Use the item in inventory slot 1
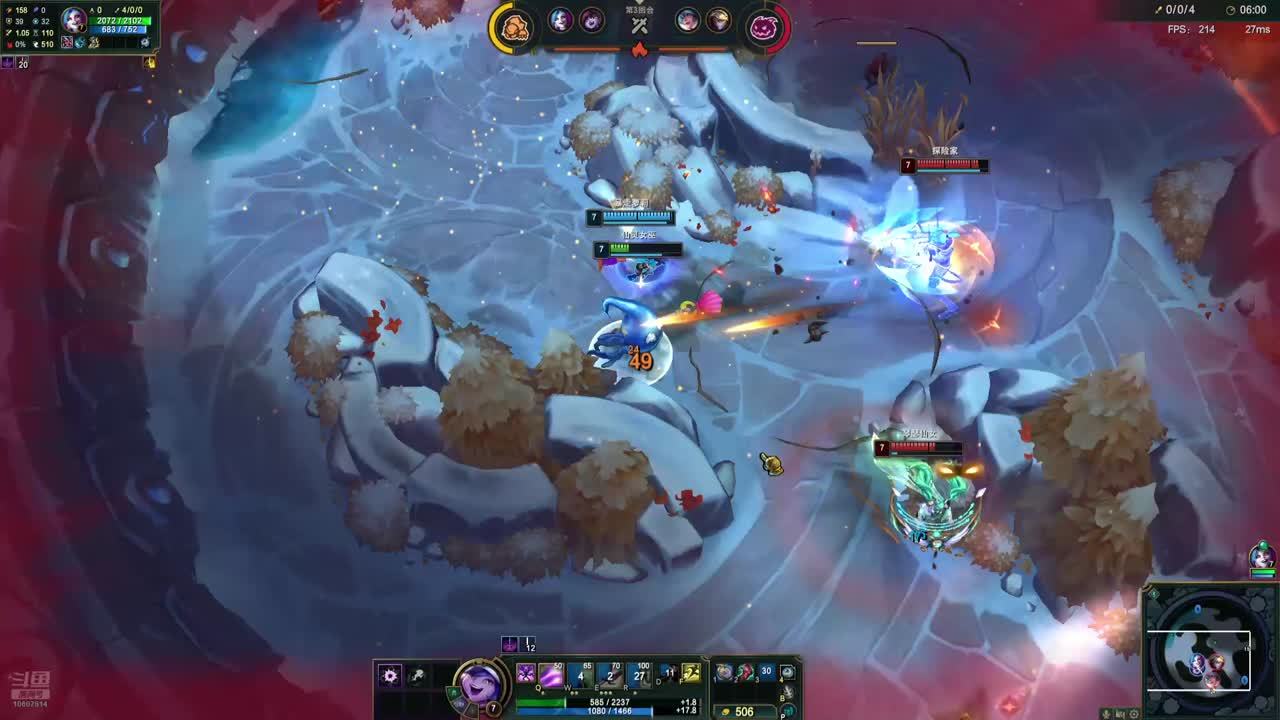Viewport: 1280px width, 720px height. click(724, 673)
